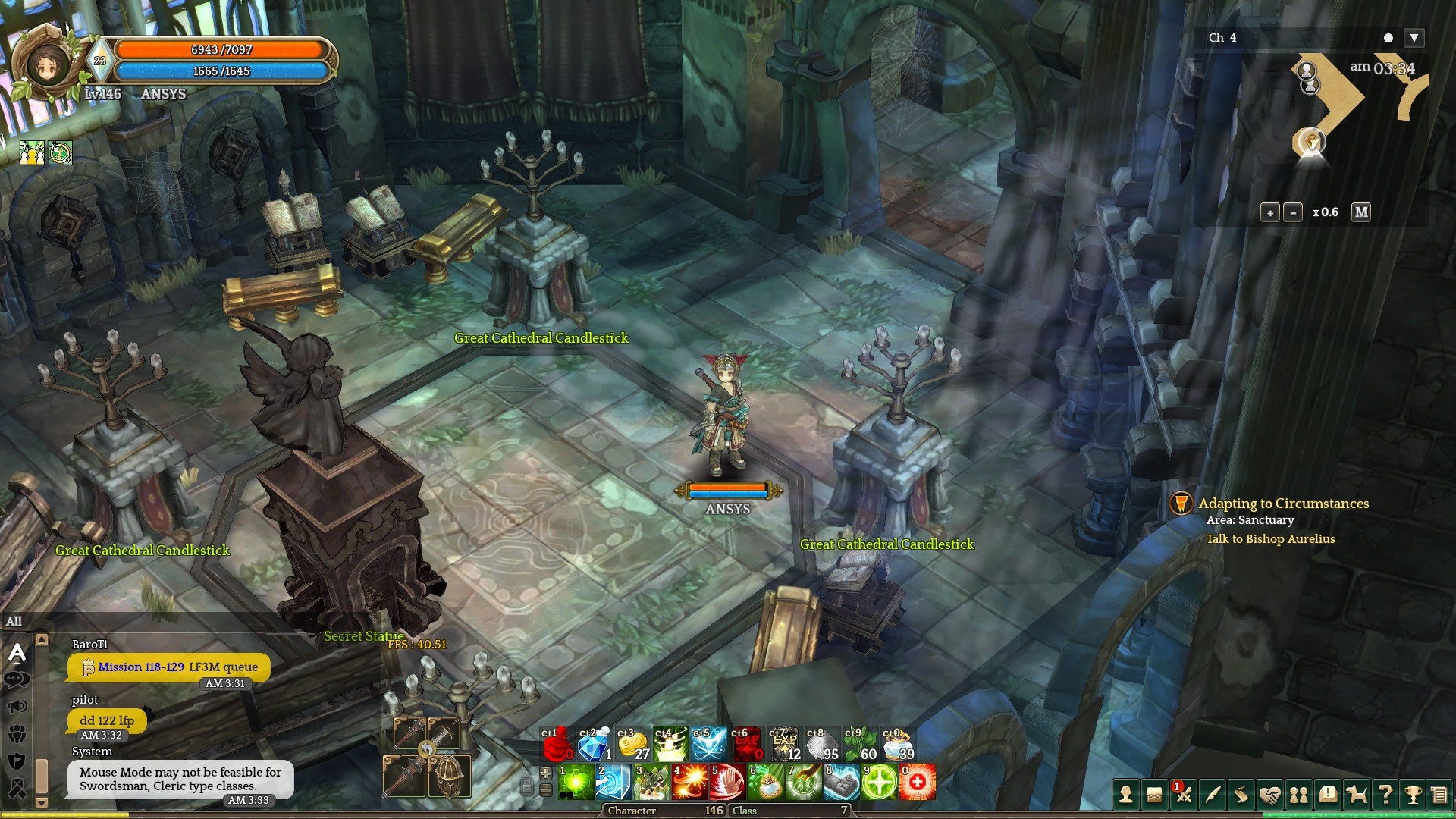Use the blue crystal potion slot

pos(595,744)
